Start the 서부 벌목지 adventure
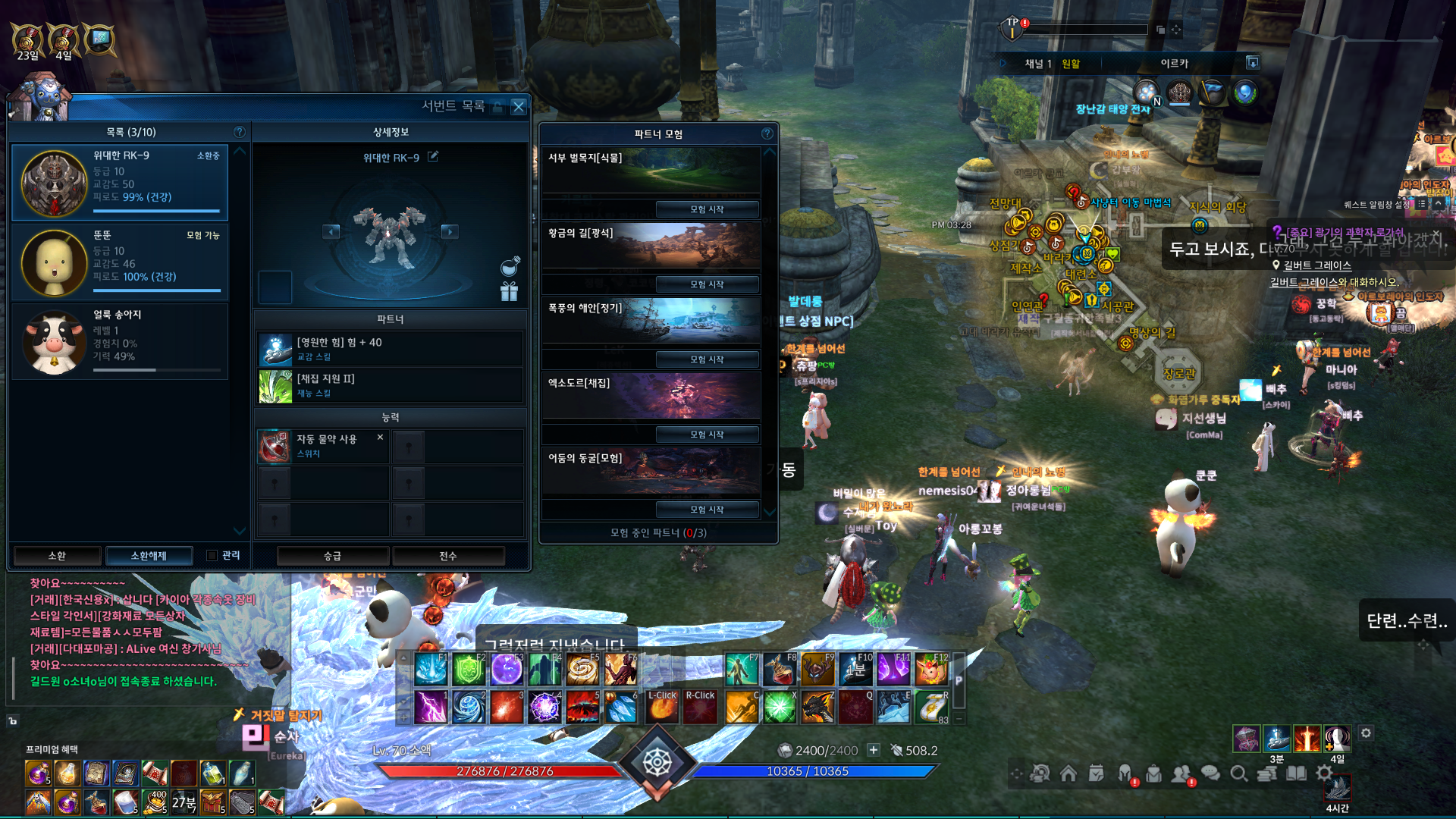1456x819 pixels. pyautogui.click(x=707, y=209)
